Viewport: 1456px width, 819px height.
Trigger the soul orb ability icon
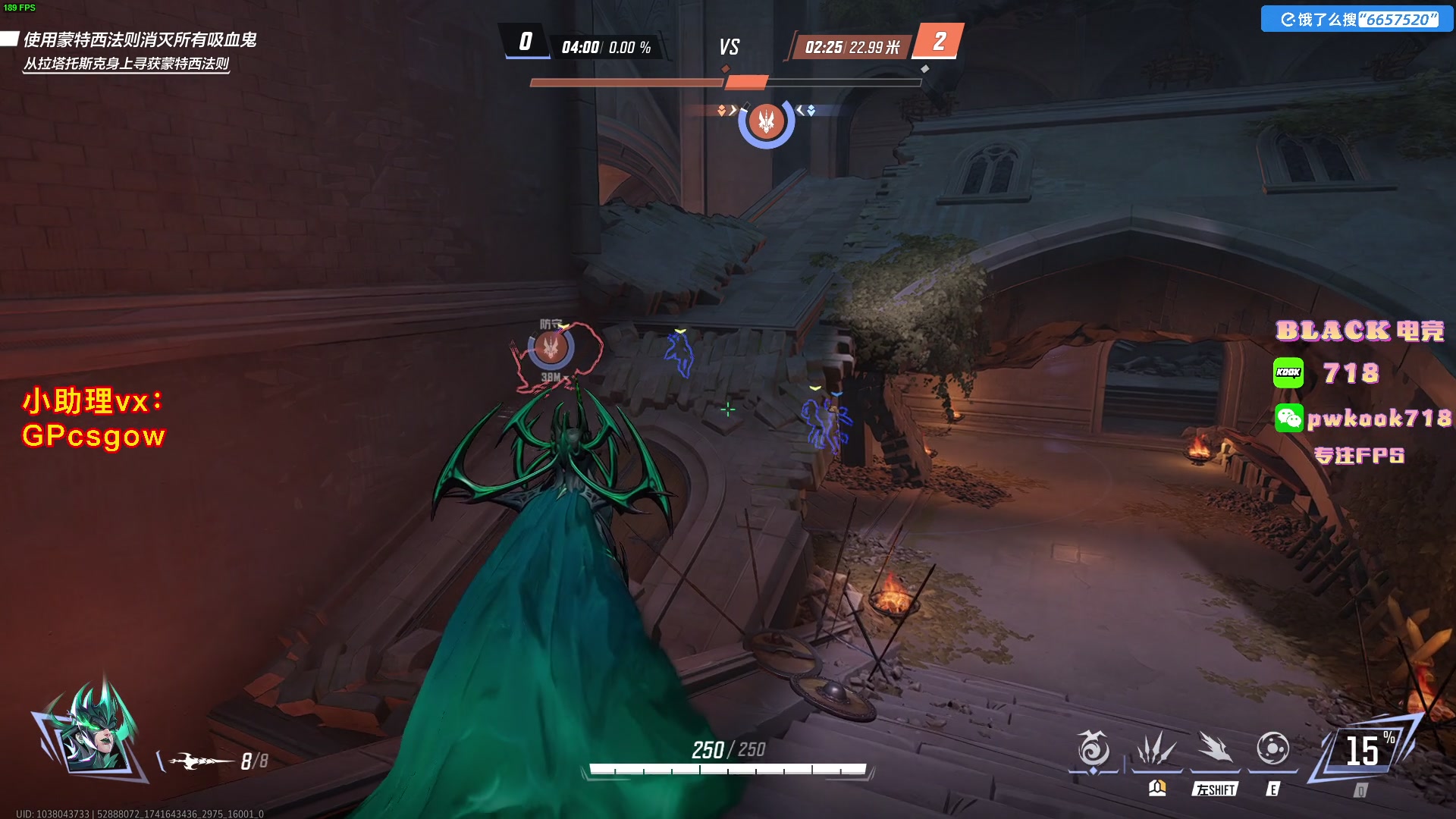pyautogui.click(x=1272, y=749)
